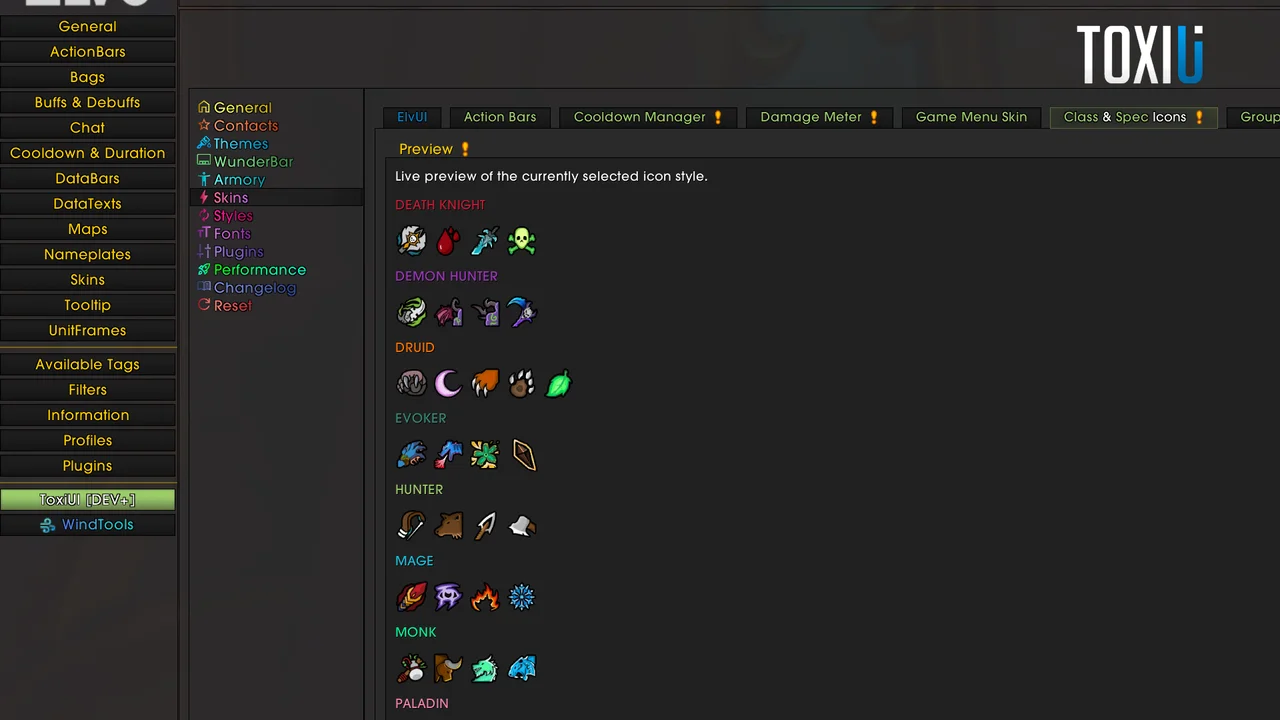Select the Hunter Beast Mastery boar icon

(x=449, y=526)
